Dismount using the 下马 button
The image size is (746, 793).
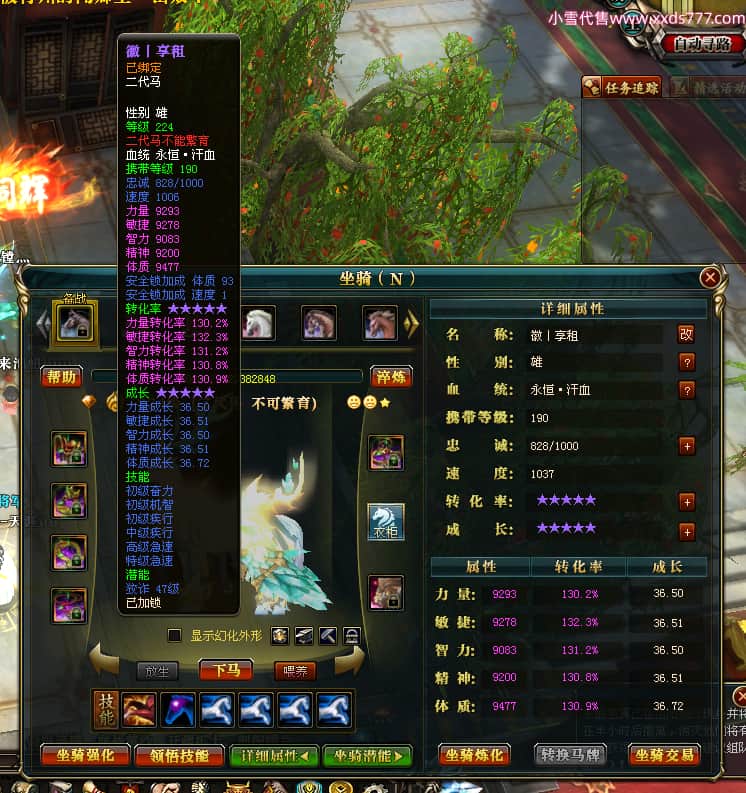click(x=225, y=670)
